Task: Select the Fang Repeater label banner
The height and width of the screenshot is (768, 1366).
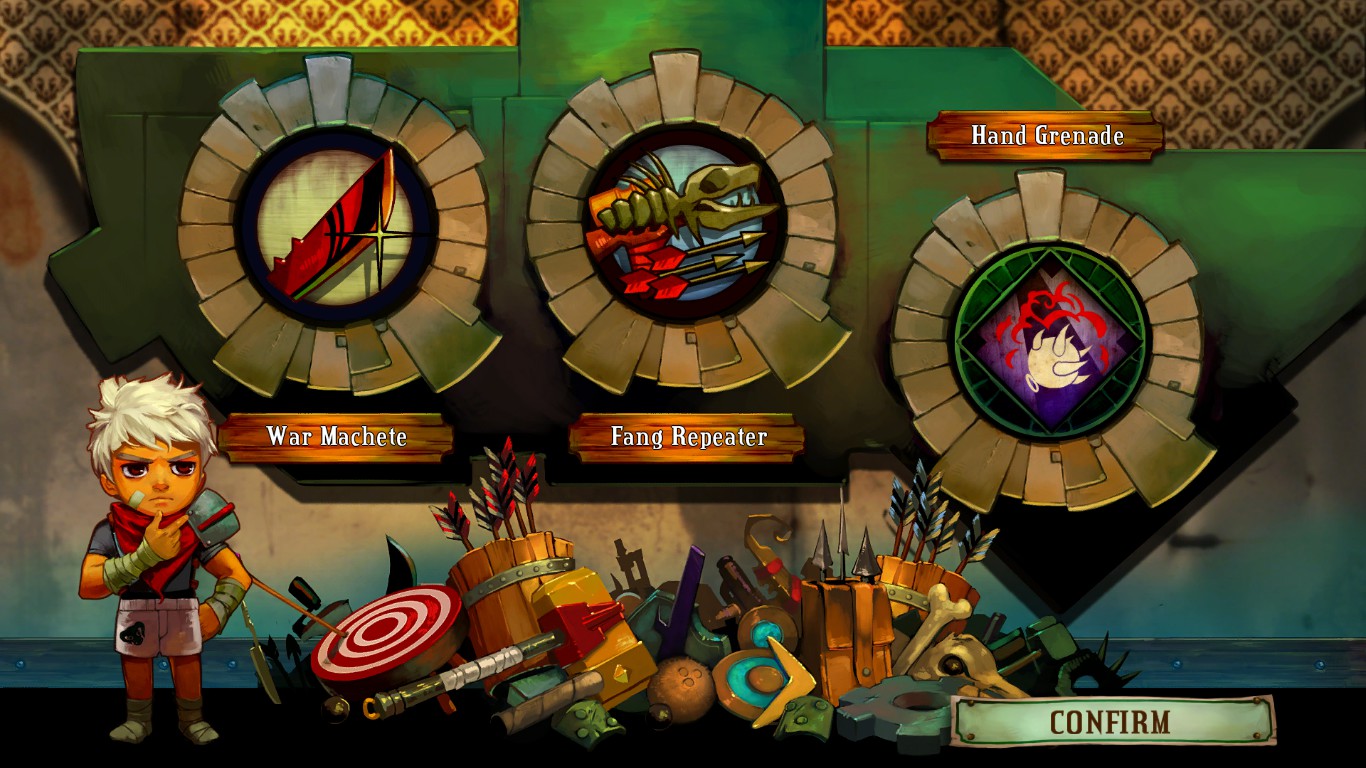Action: (686, 437)
